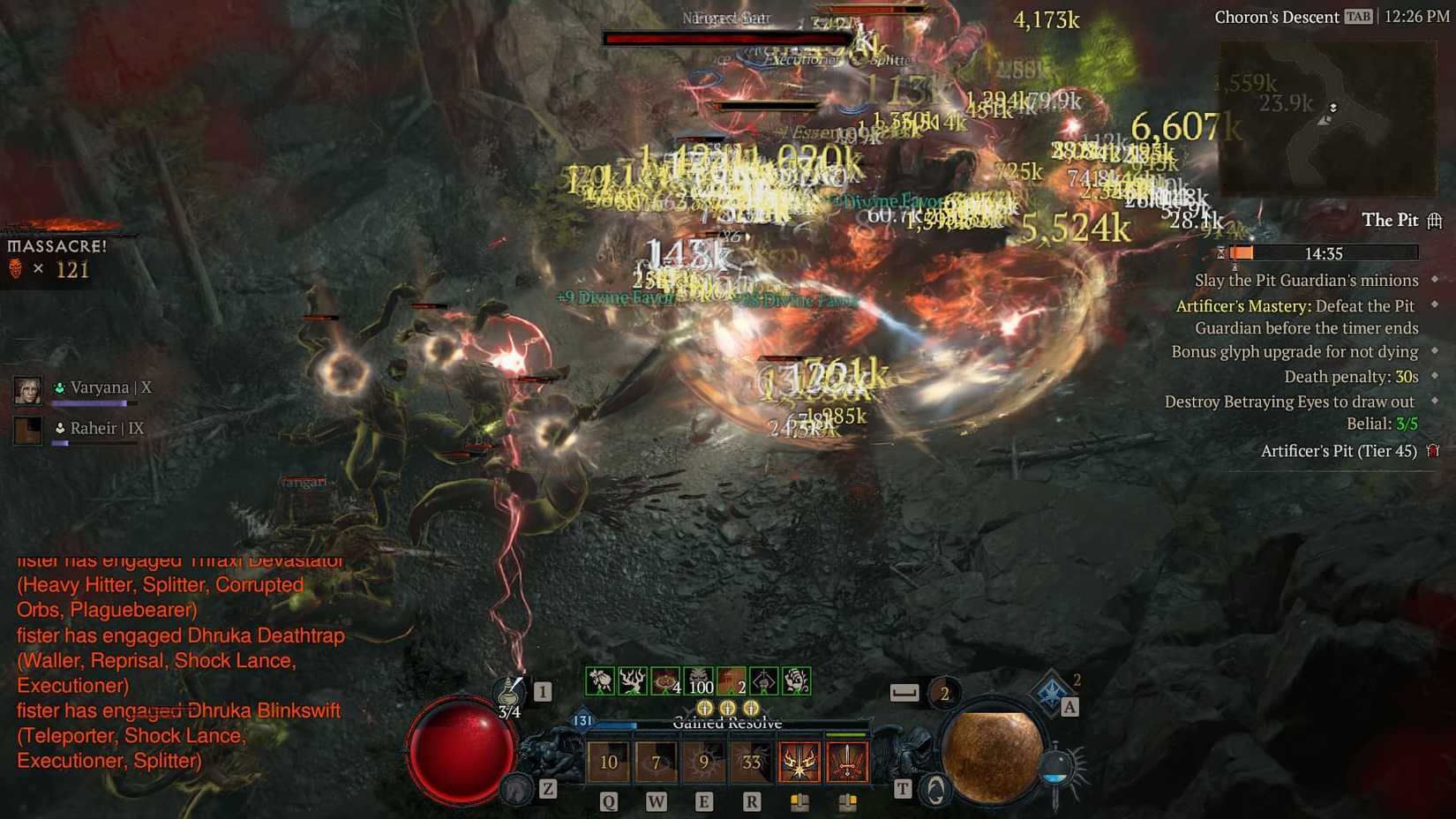Screen dimensions: 1456x819
Task: Open the full map via the TAB minimap label
Action: click(x=1358, y=16)
